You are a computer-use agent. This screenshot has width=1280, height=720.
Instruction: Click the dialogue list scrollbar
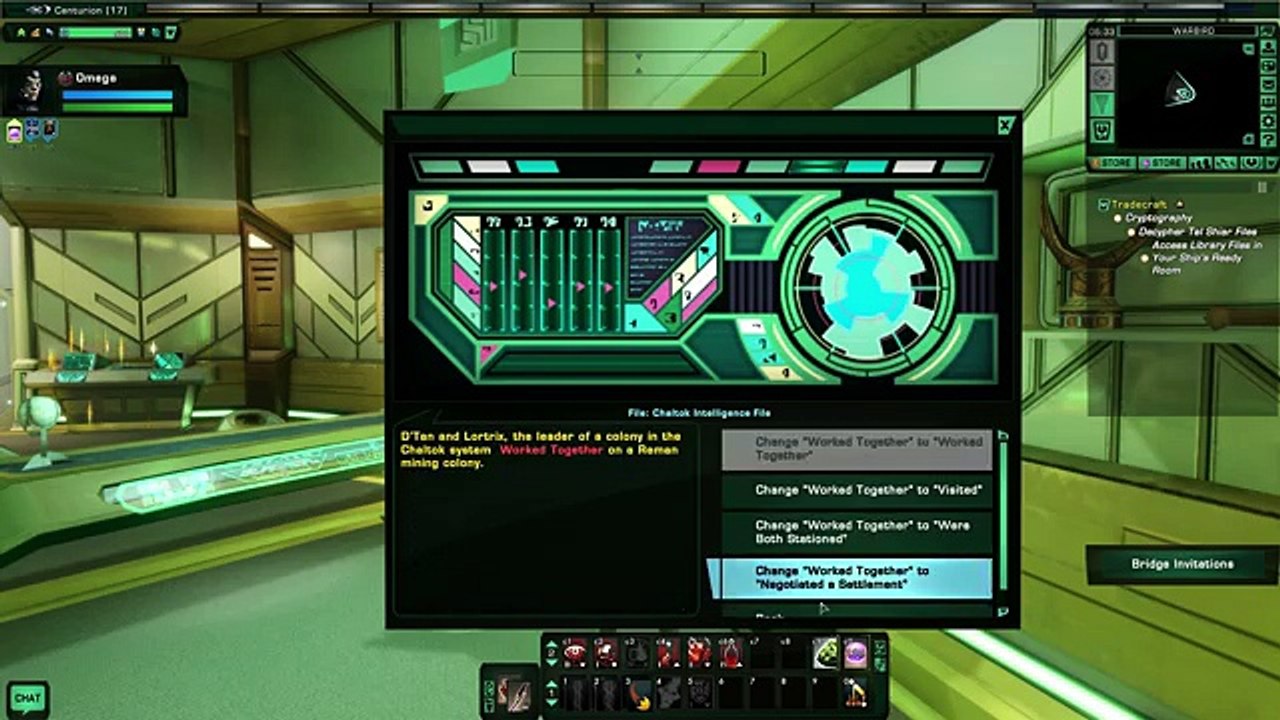click(x=1003, y=520)
